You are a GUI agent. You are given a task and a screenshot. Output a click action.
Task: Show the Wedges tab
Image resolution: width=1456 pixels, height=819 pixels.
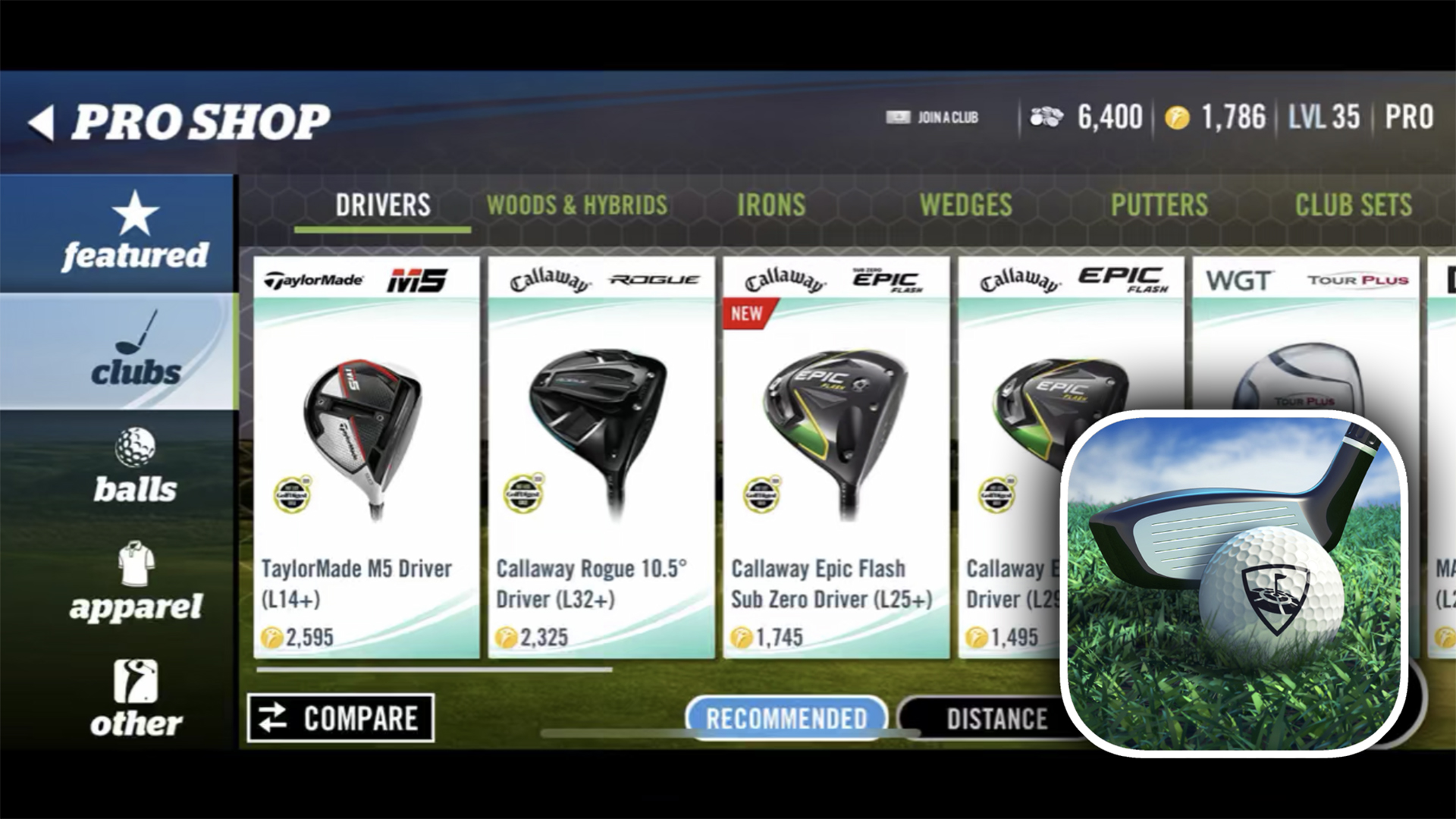[965, 206]
